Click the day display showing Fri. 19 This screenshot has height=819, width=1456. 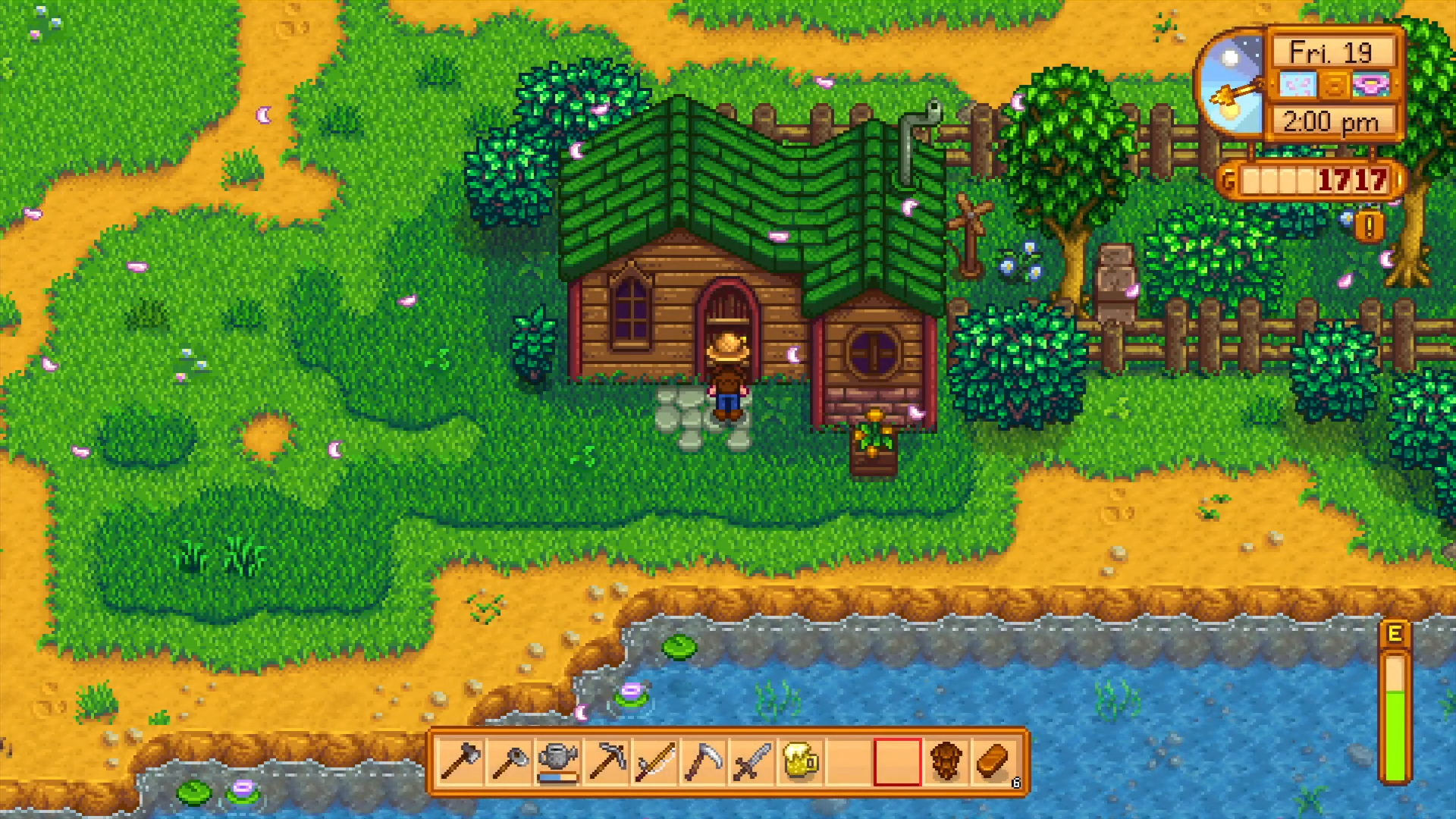1331,51
